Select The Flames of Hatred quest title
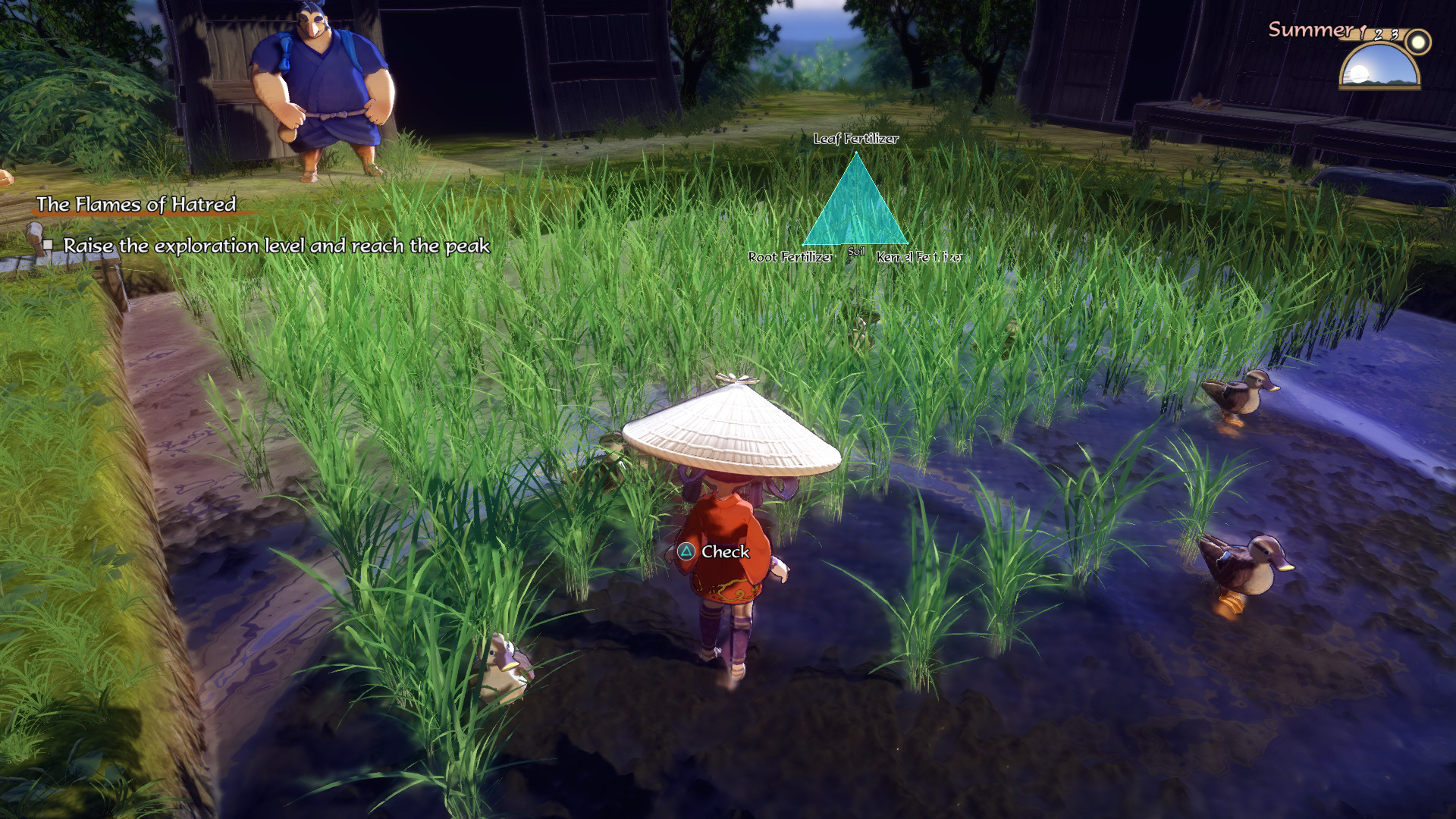This screenshot has width=1456, height=819. point(136,204)
